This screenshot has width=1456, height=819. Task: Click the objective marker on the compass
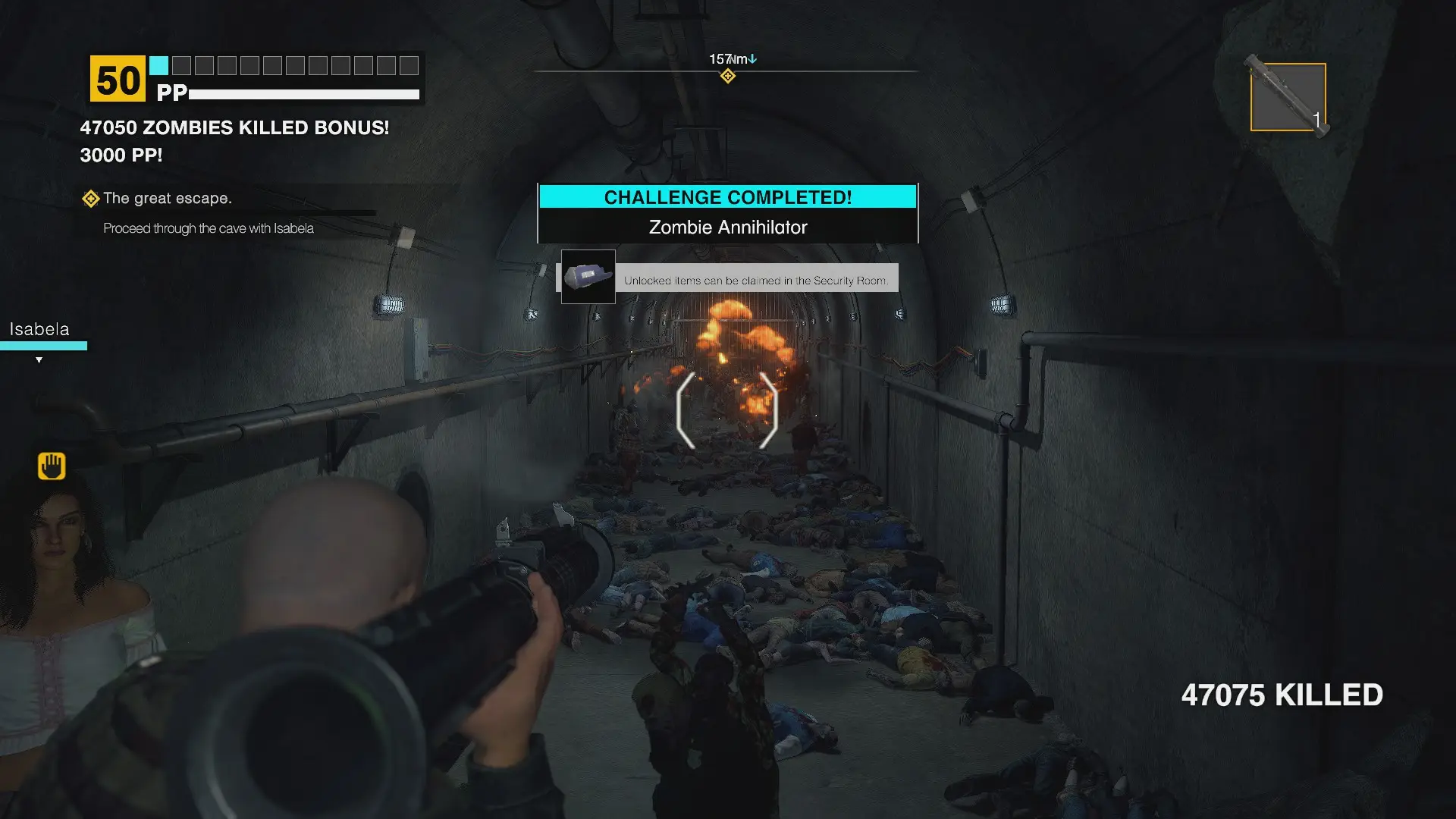coord(727,76)
